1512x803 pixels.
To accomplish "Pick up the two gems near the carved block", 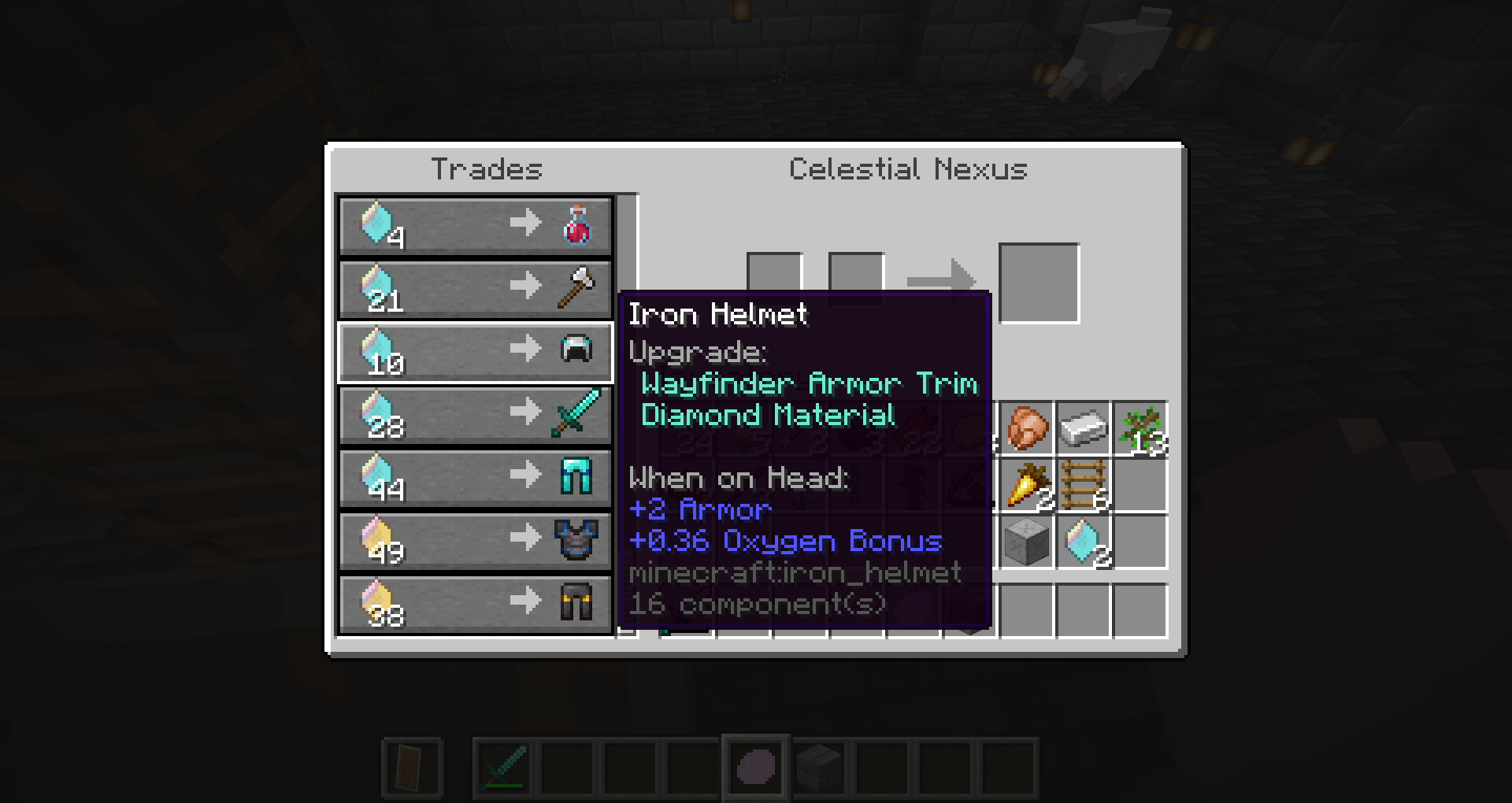I will click(1084, 541).
